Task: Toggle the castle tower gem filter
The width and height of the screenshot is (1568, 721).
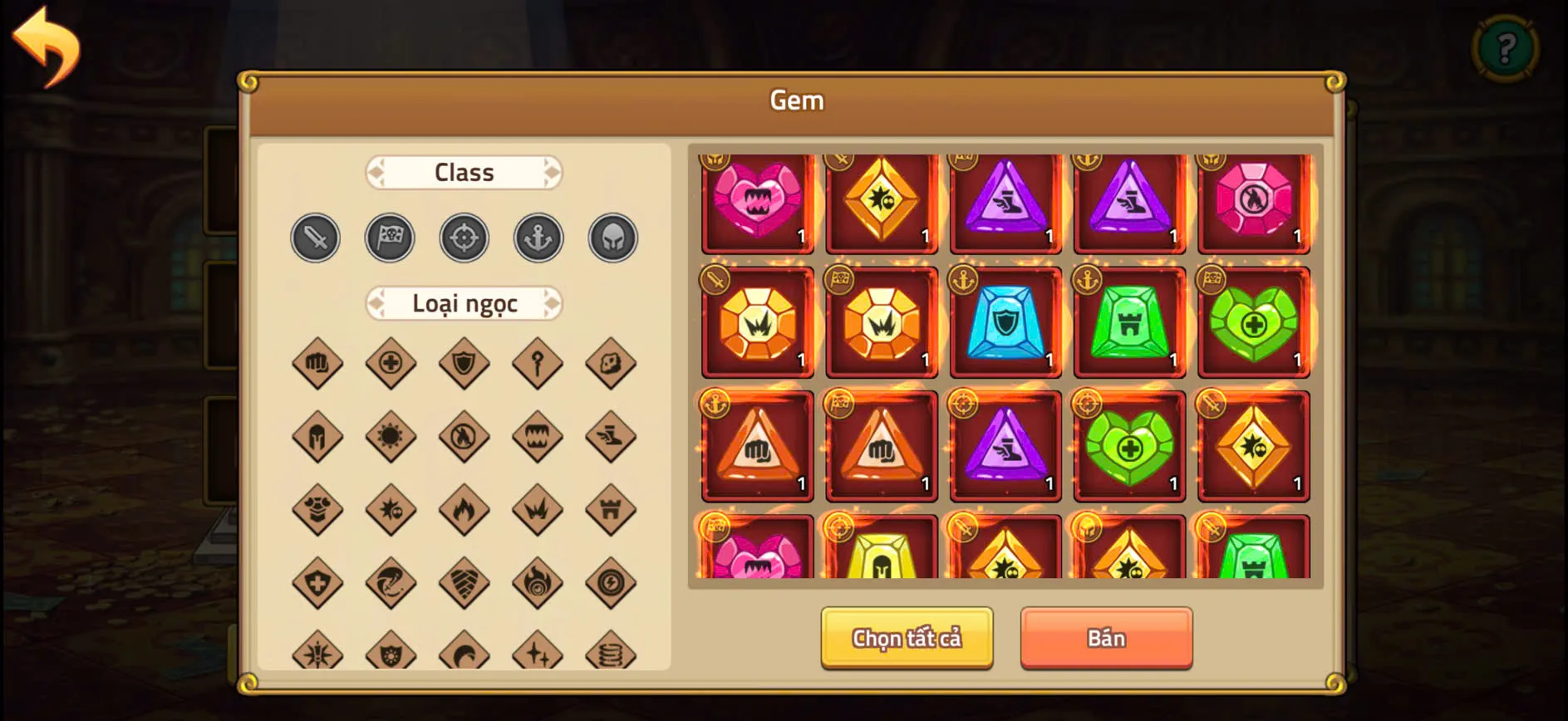Action: [611, 509]
